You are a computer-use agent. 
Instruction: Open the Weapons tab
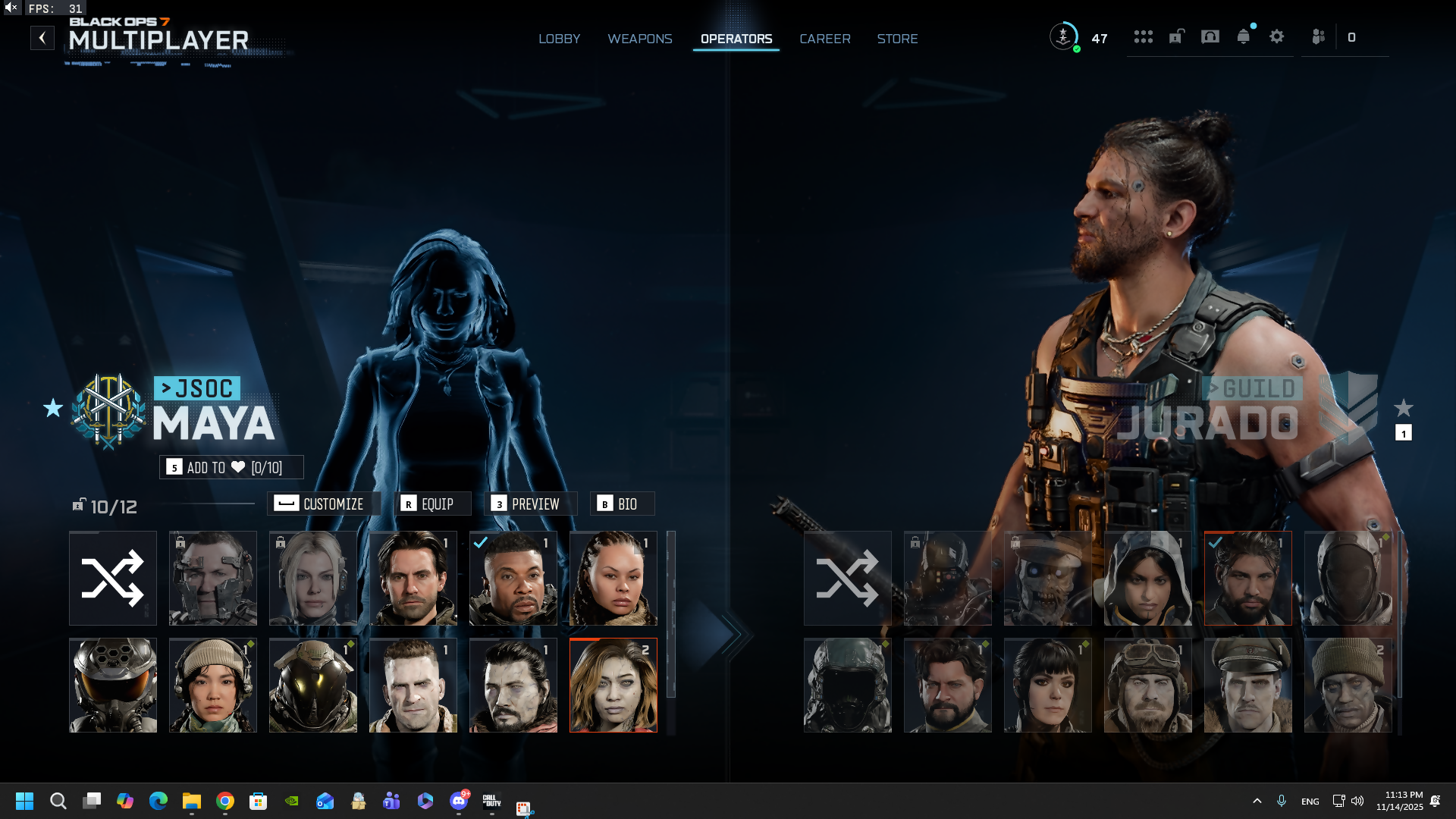coord(639,39)
